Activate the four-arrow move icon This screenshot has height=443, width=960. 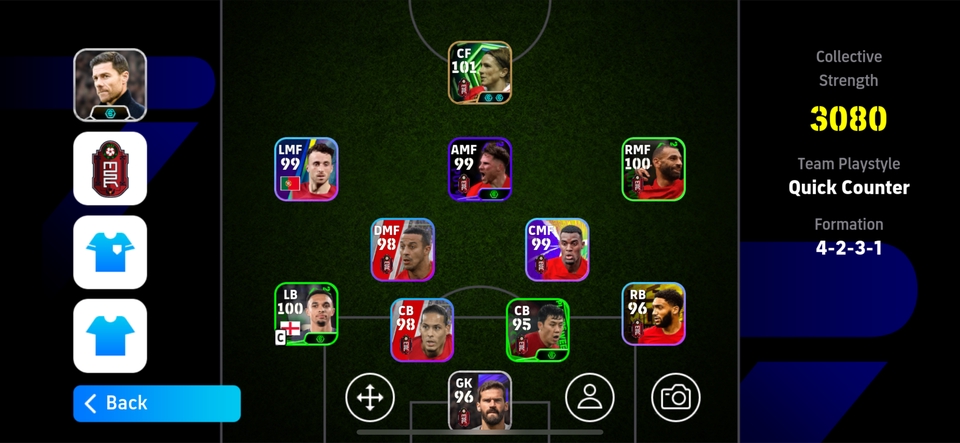pyautogui.click(x=370, y=398)
